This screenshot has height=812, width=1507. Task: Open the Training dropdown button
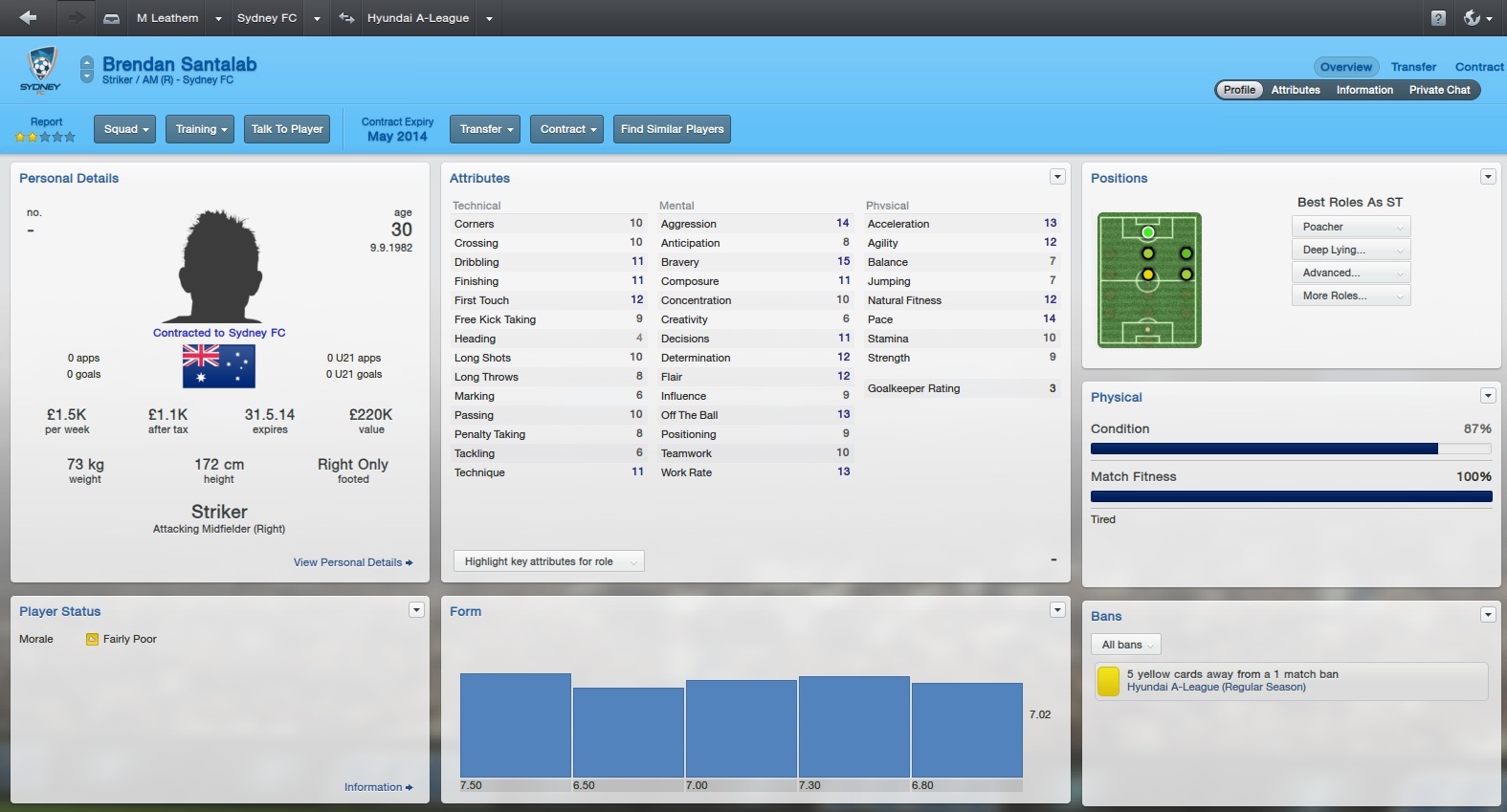click(x=201, y=129)
